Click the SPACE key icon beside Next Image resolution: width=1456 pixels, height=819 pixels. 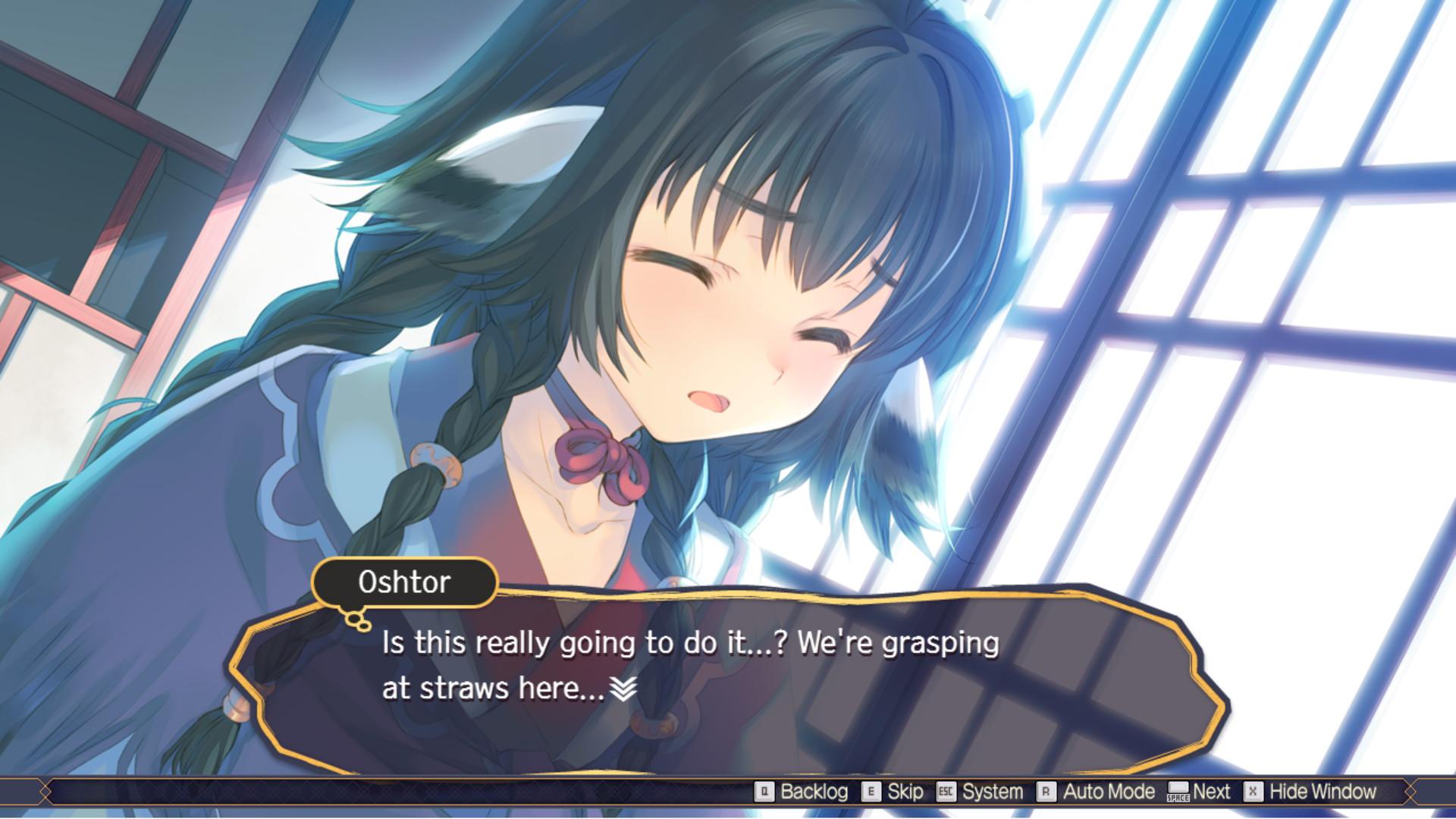tap(1178, 792)
